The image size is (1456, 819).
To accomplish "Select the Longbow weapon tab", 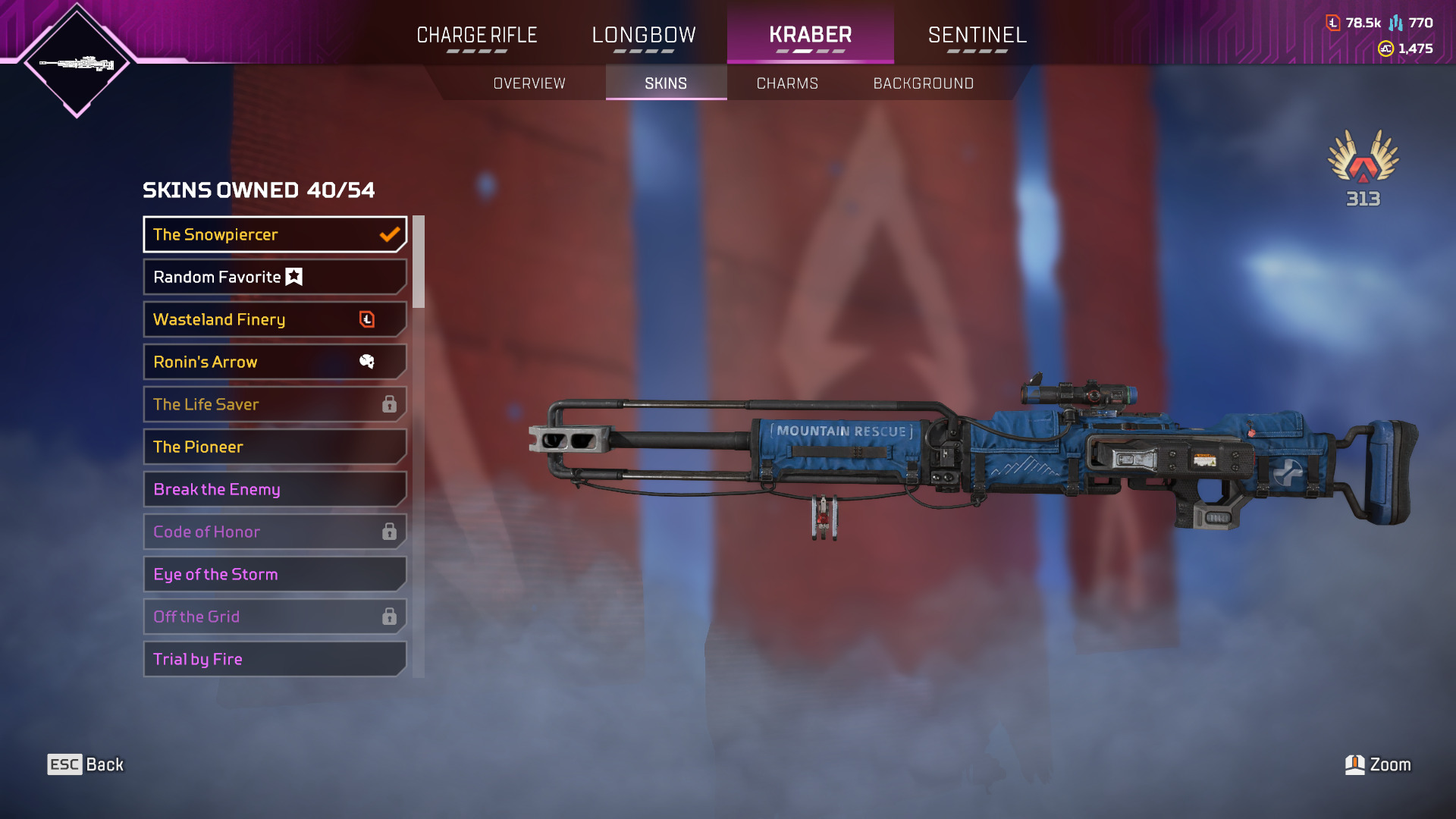I will pos(644,35).
